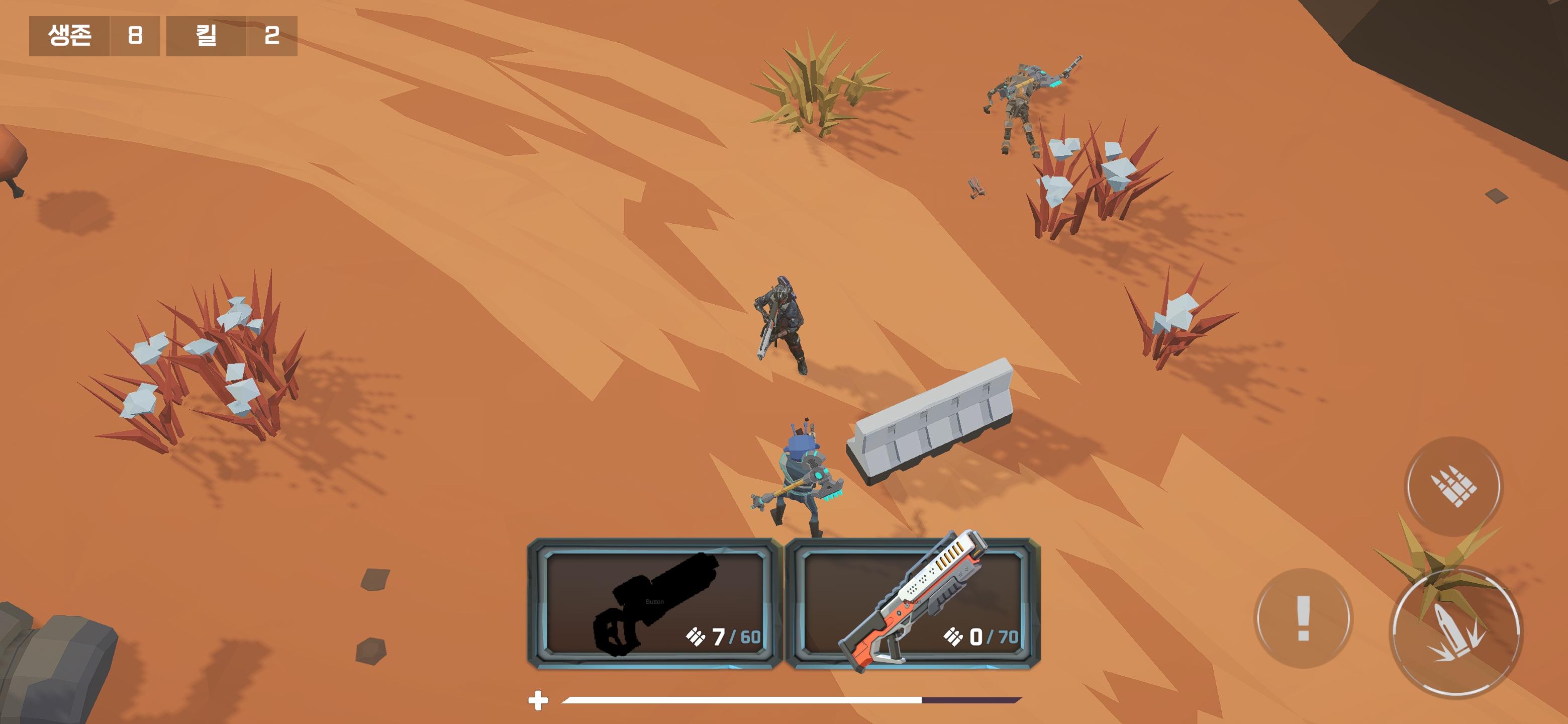Image resolution: width=1568 pixels, height=724 pixels.
Task: Tap the kill count number 2
Action: (274, 37)
